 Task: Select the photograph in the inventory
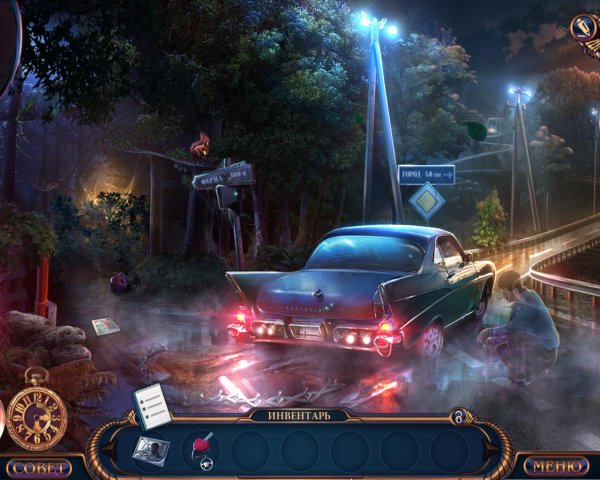pyautogui.click(x=151, y=449)
